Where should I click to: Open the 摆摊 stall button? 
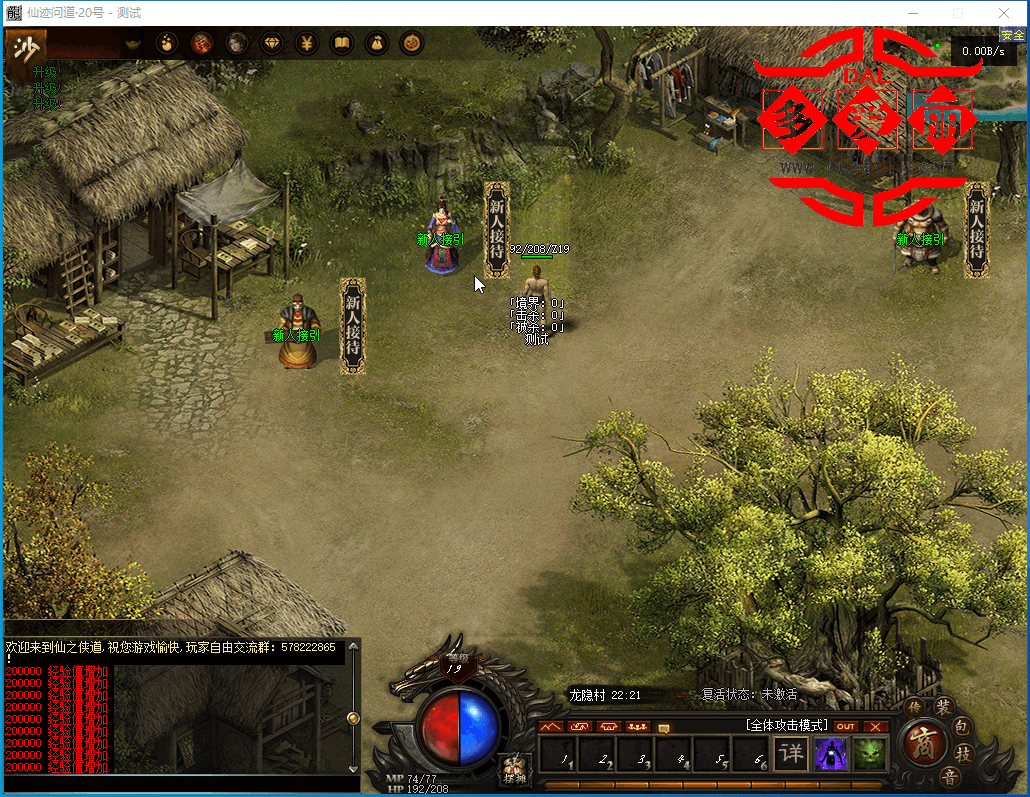514,768
